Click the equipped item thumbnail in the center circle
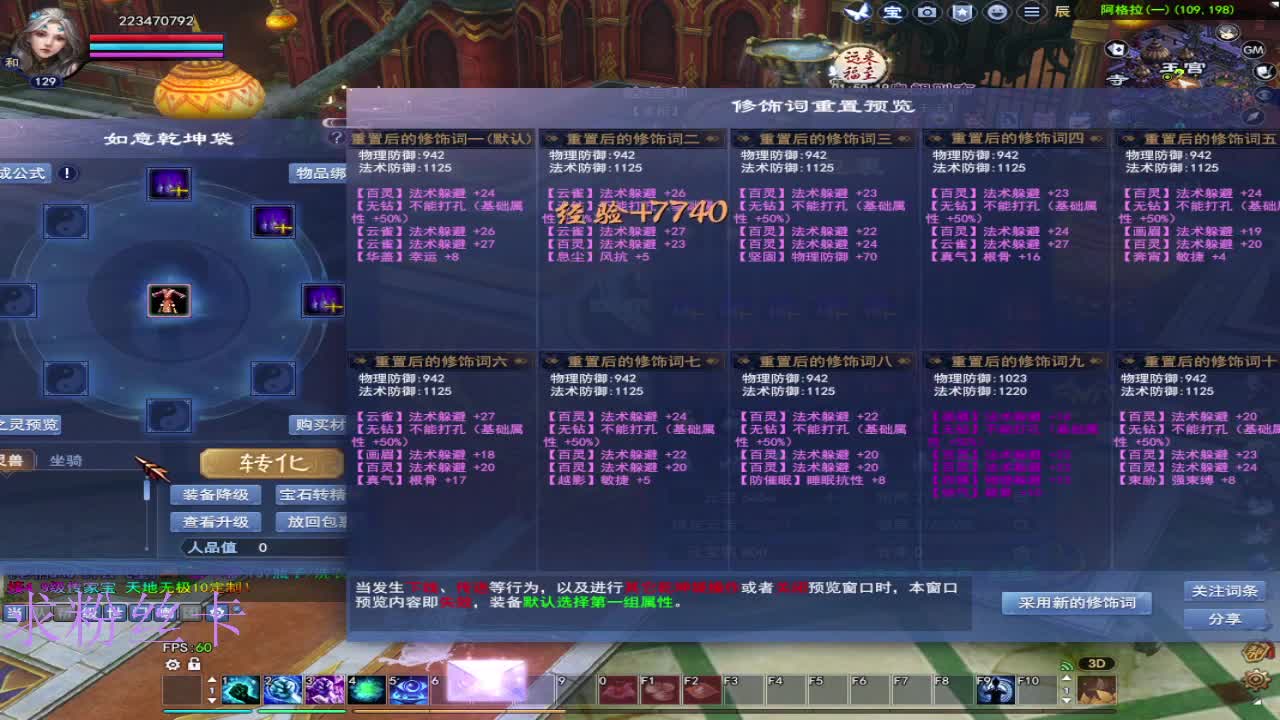The image size is (1280, 720). [168, 299]
